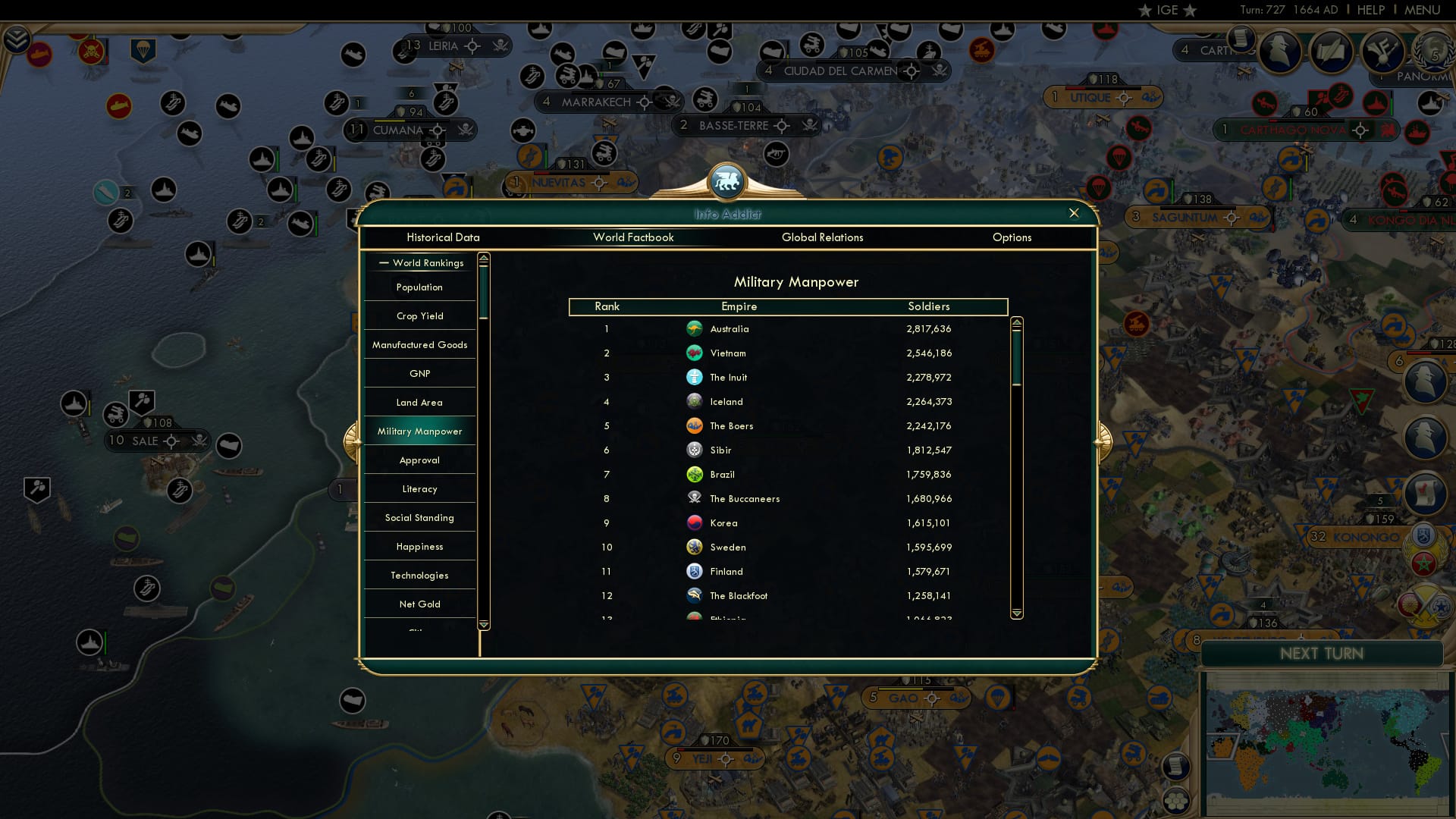Switch to the Historical Data tab
Viewport: 1456px width, 819px height.
pos(444,237)
